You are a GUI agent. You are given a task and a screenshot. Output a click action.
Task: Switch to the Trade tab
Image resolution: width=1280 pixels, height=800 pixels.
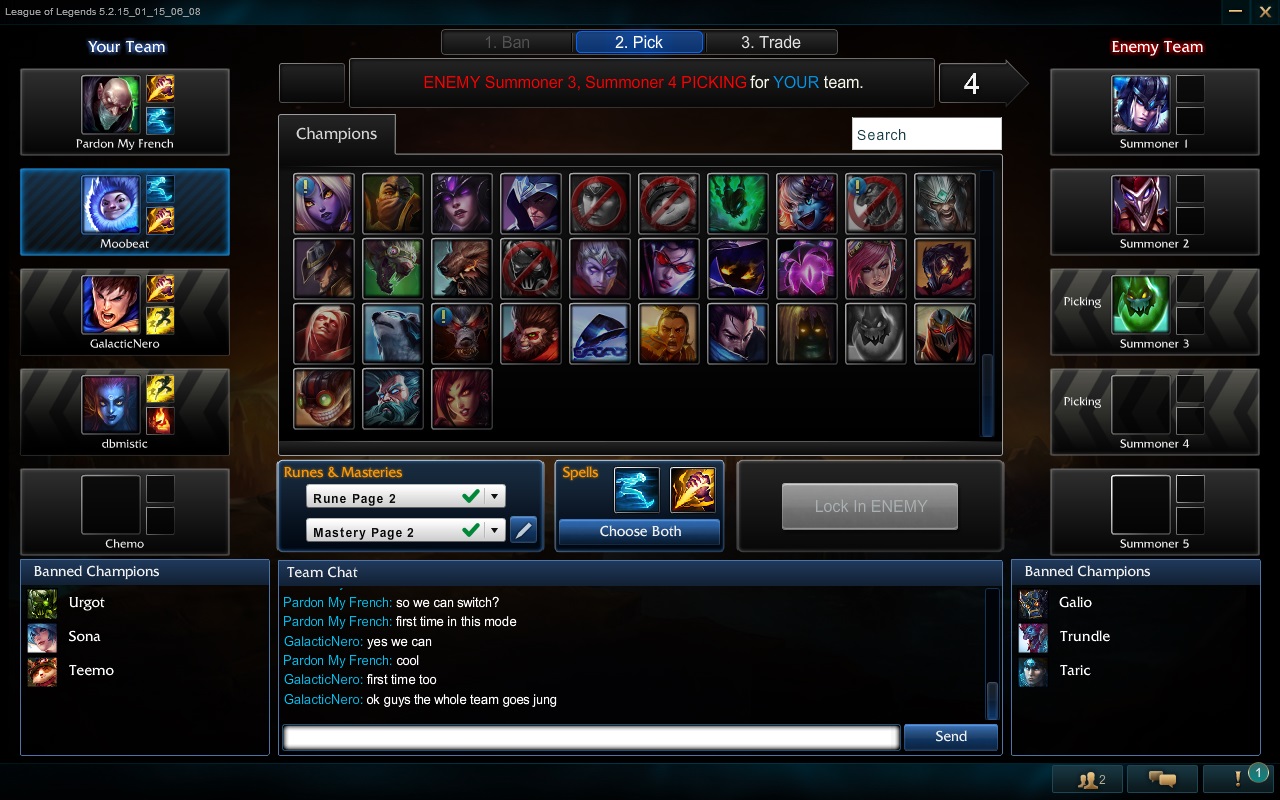point(771,41)
